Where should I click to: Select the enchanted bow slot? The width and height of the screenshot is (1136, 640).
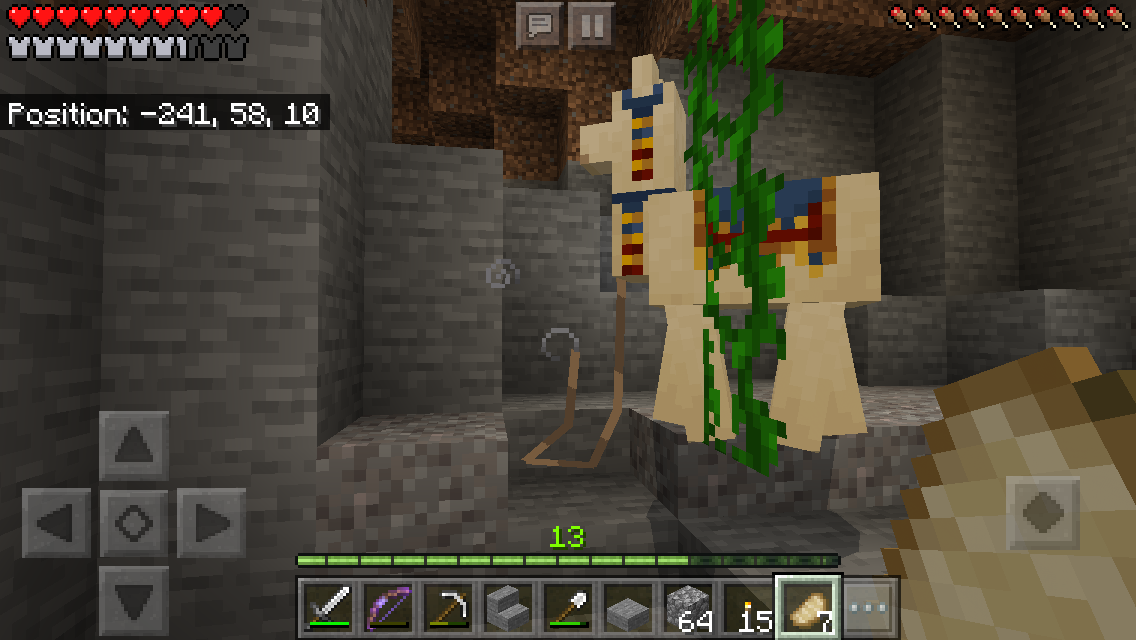point(387,606)
